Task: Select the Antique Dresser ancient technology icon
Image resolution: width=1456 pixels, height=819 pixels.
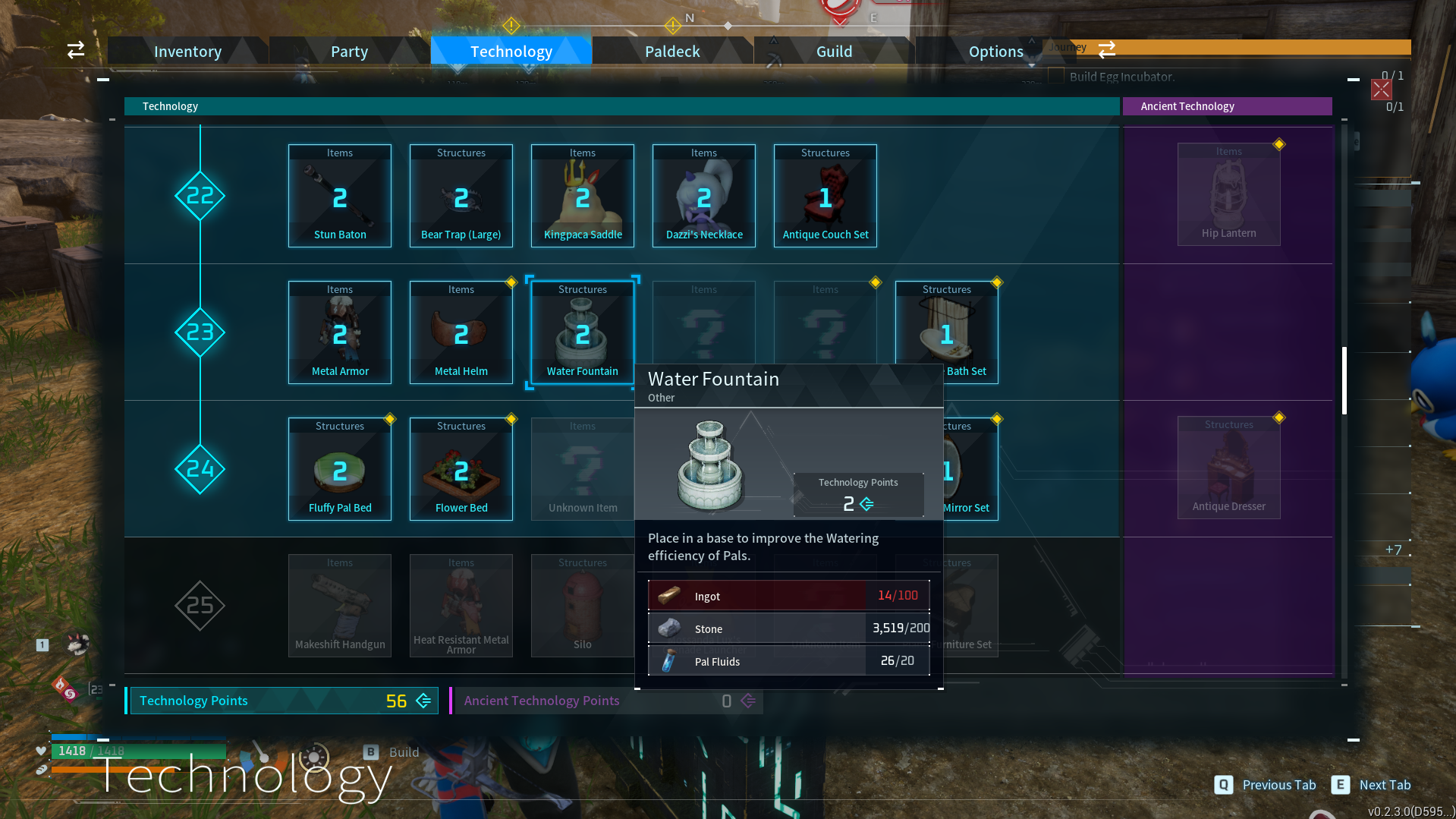Action: 1228,467
